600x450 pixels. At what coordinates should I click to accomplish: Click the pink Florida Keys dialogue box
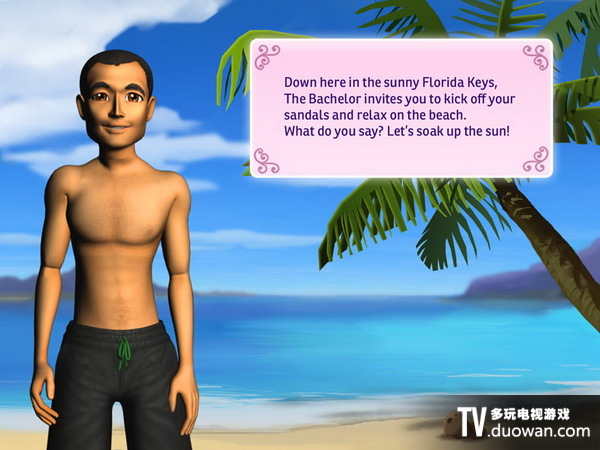coord(400,108)
